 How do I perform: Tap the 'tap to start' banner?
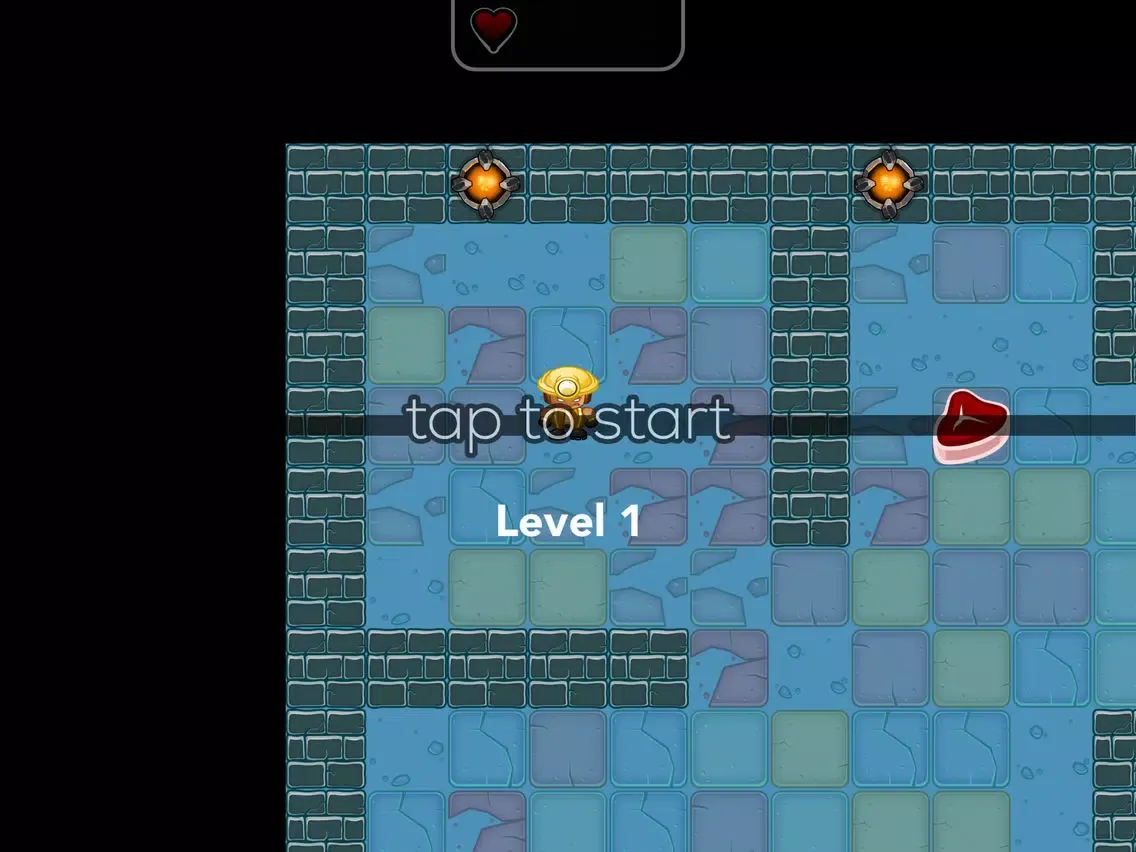[570, 422]
